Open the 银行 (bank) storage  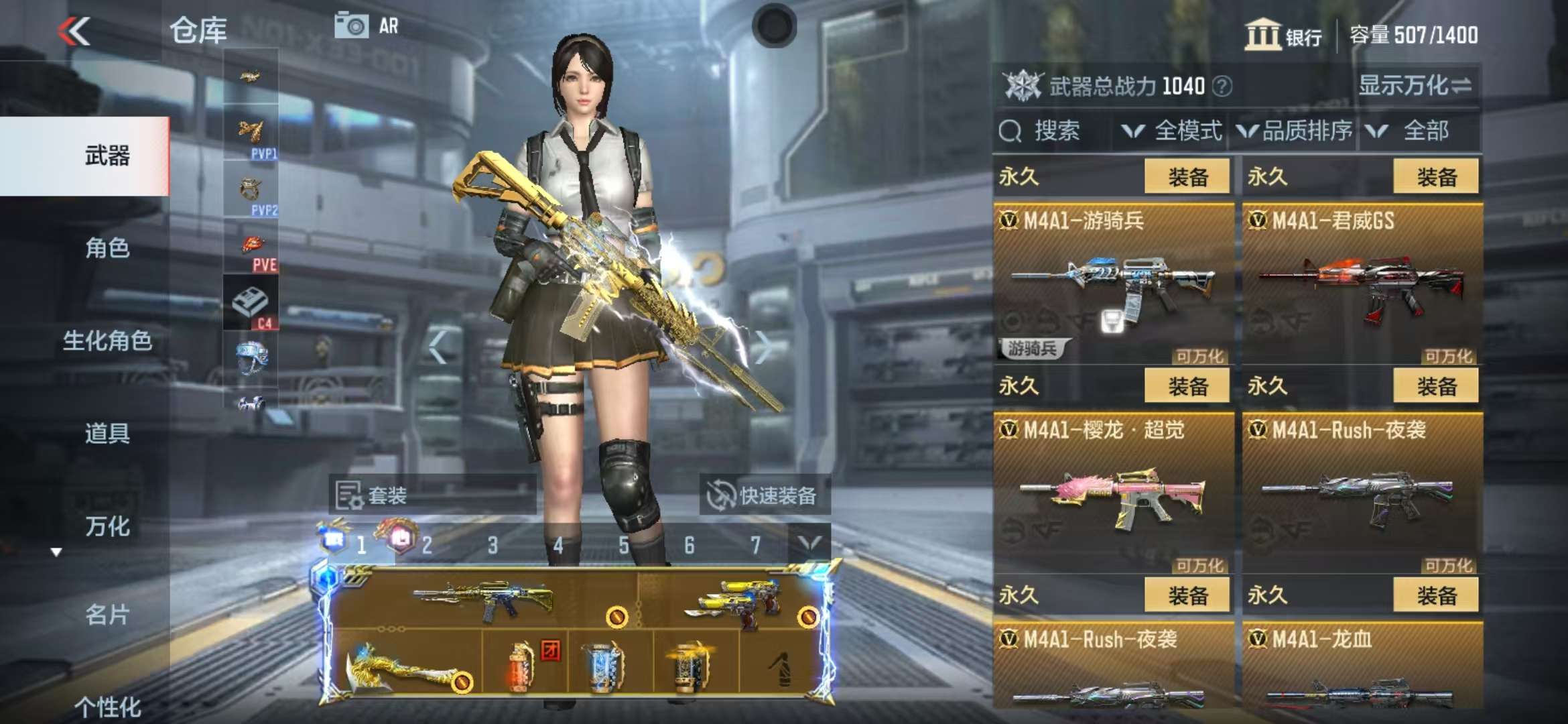pos(1283,35)
